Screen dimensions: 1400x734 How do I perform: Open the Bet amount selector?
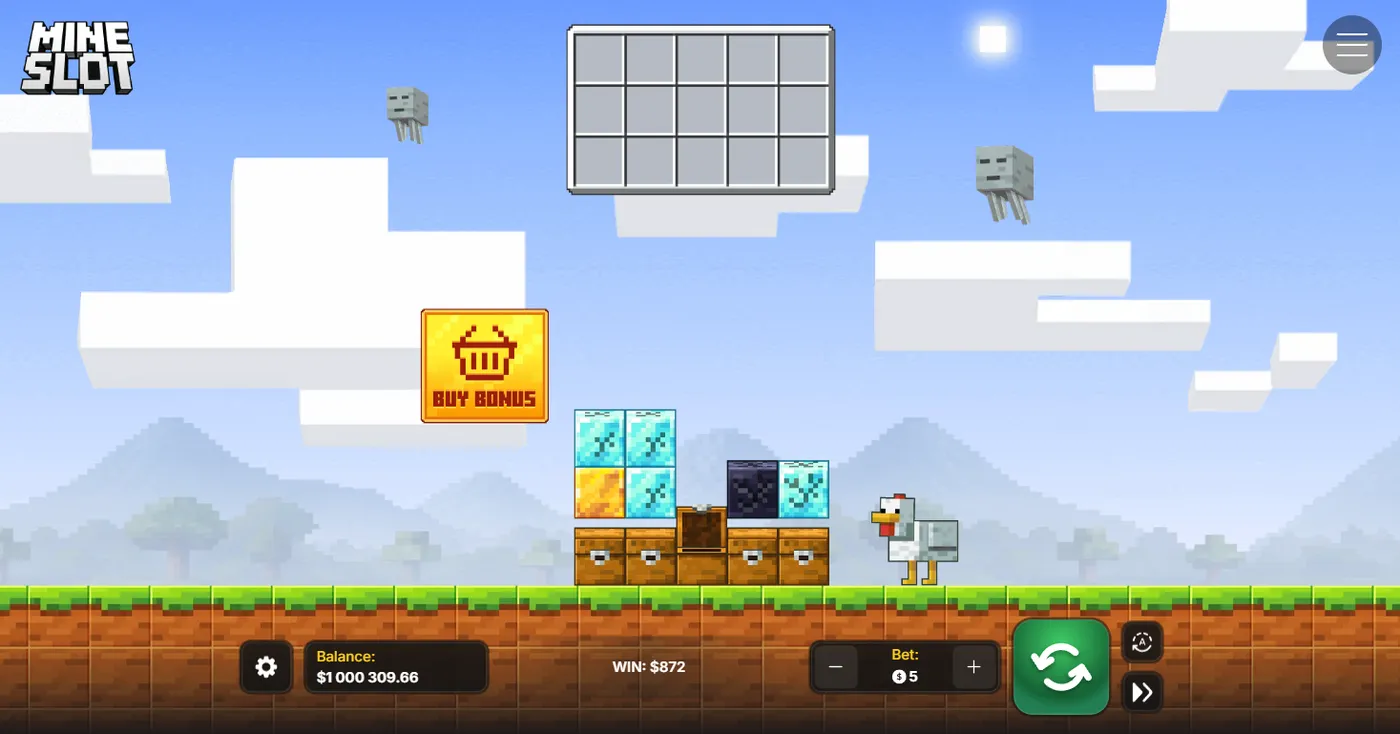point(905,665)
